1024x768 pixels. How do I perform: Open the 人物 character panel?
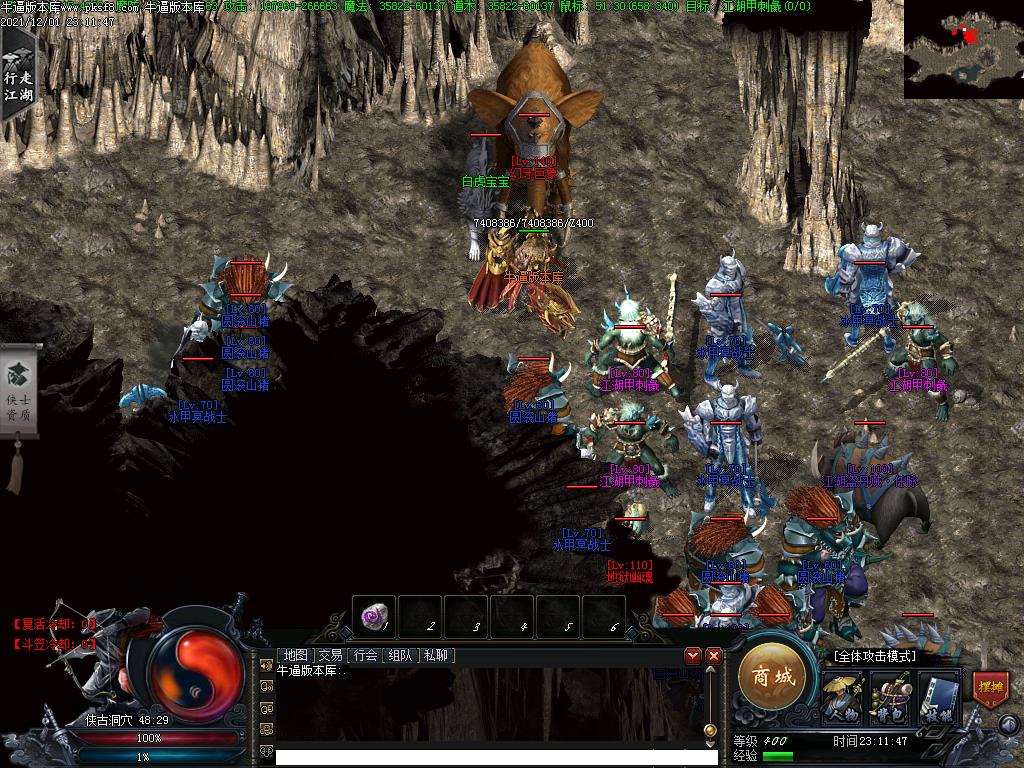[x=842, y=697]
